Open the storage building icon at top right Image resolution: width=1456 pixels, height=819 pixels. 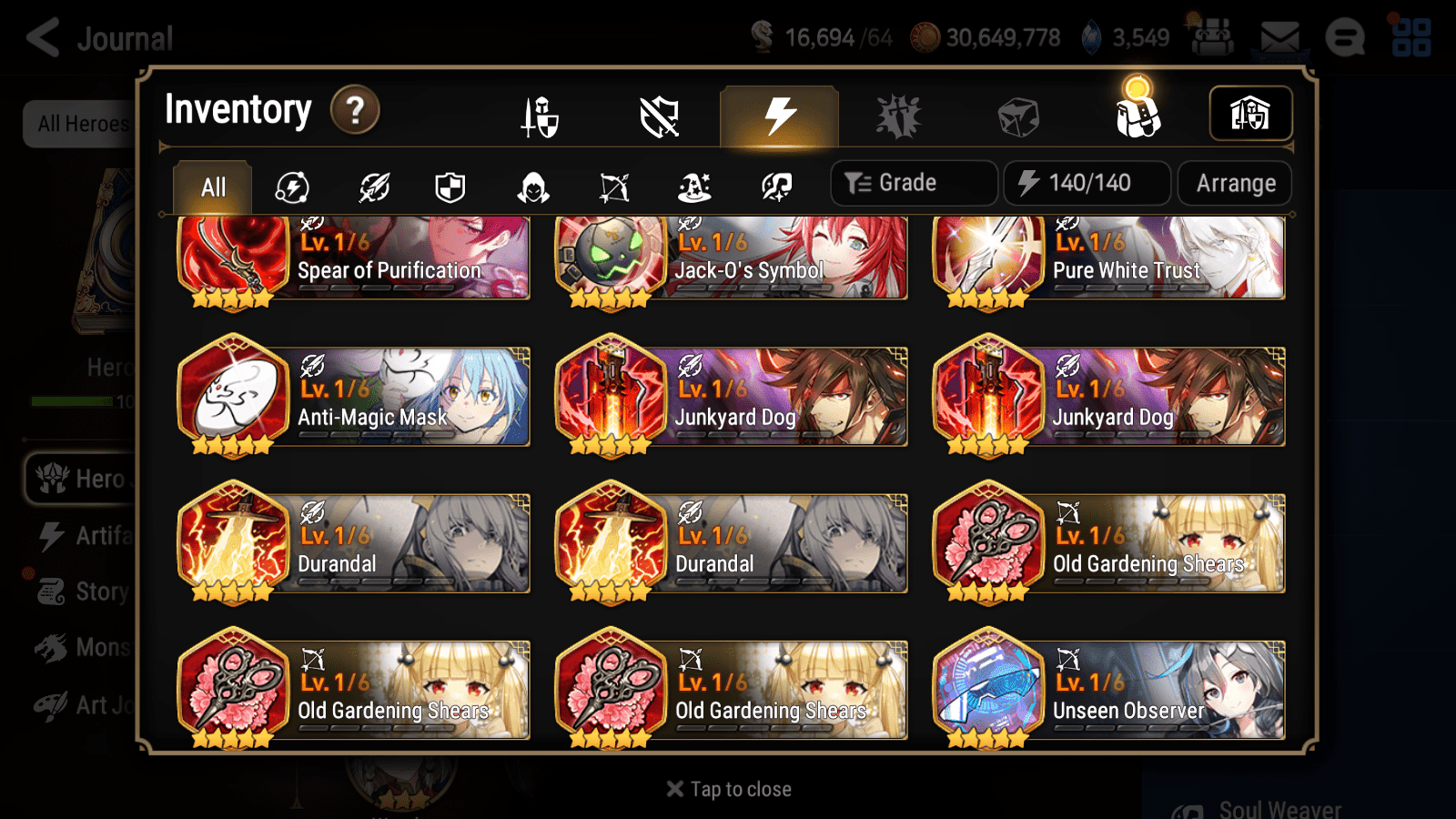1250,113
